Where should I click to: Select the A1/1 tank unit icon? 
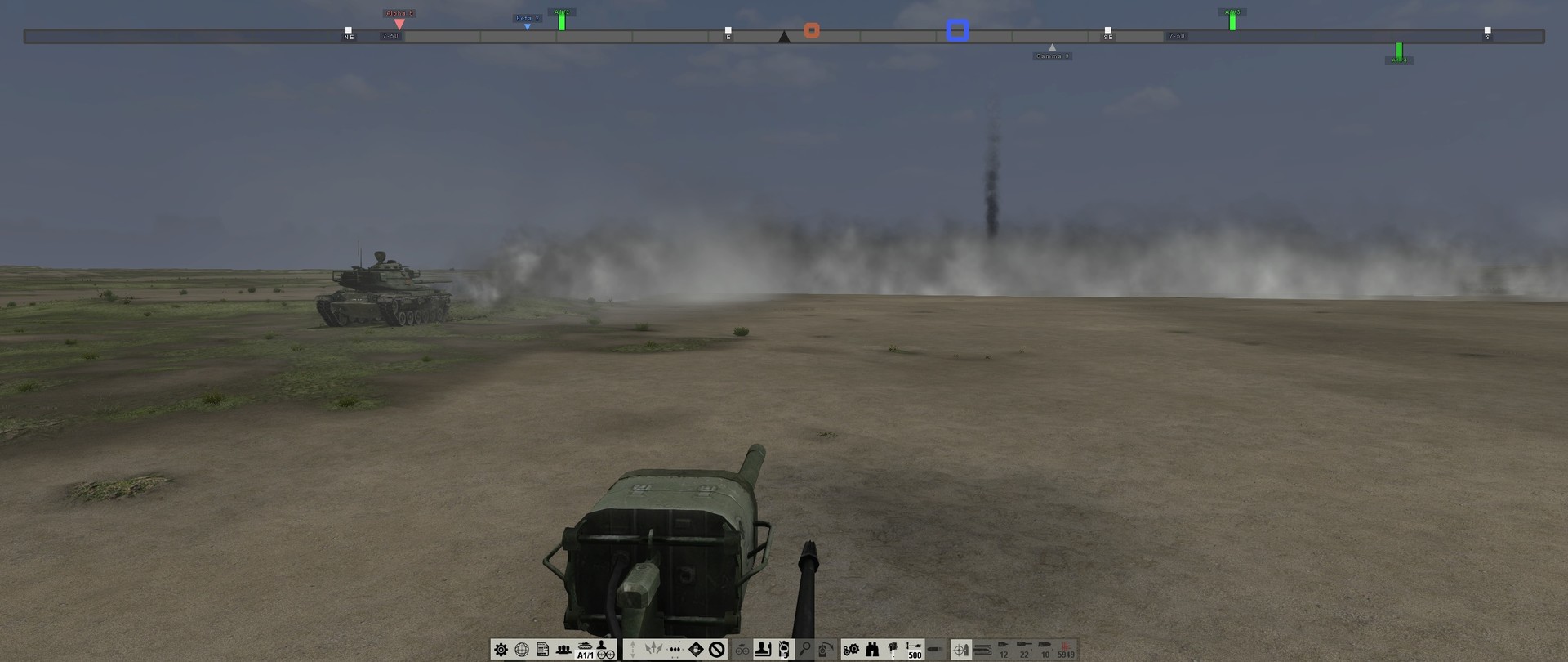[583, 648]
